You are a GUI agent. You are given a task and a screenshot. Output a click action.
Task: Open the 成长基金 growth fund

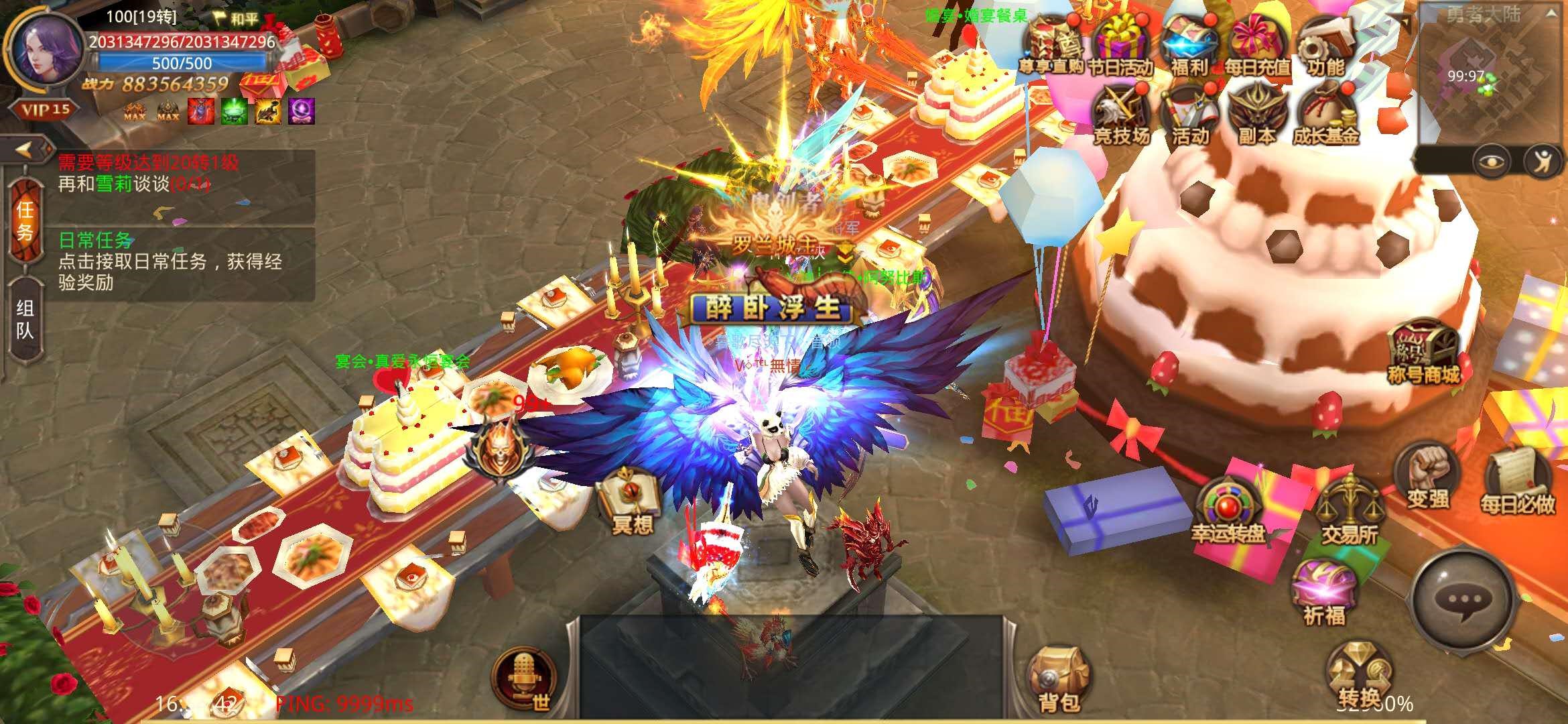[1325, 114]
